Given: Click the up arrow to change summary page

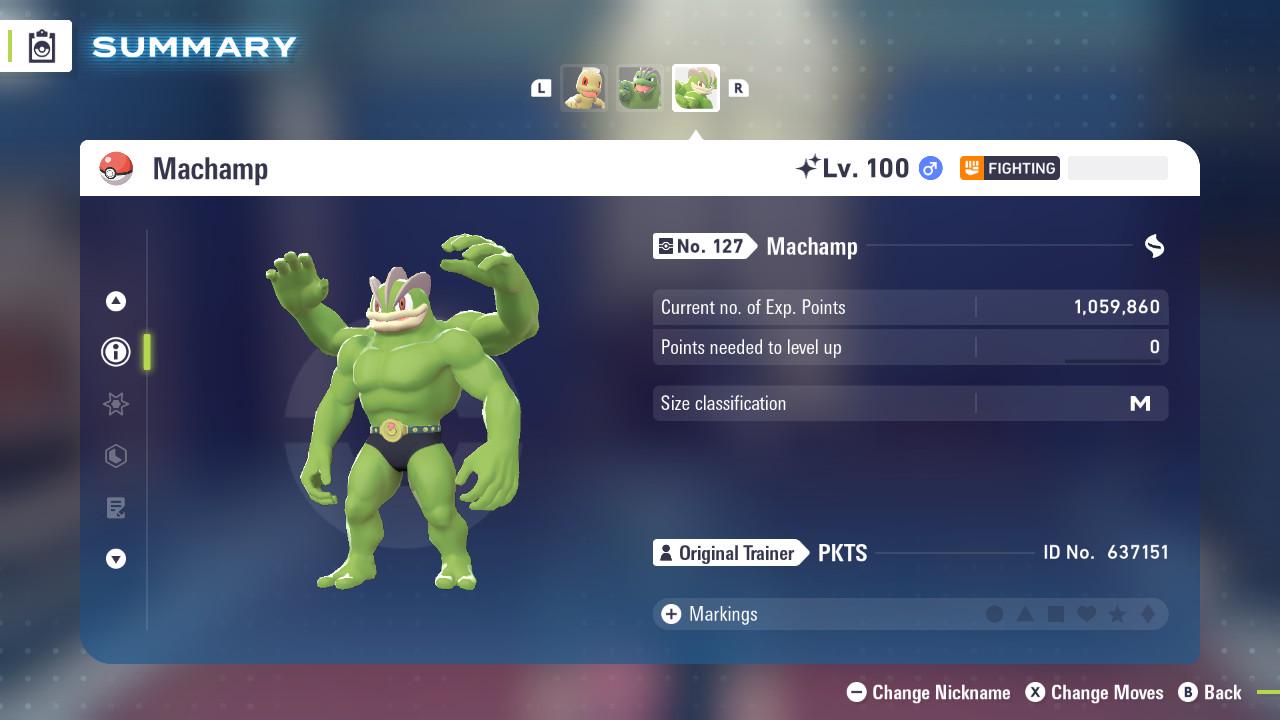Looking at the screenshot, I should tap(115, 300).
